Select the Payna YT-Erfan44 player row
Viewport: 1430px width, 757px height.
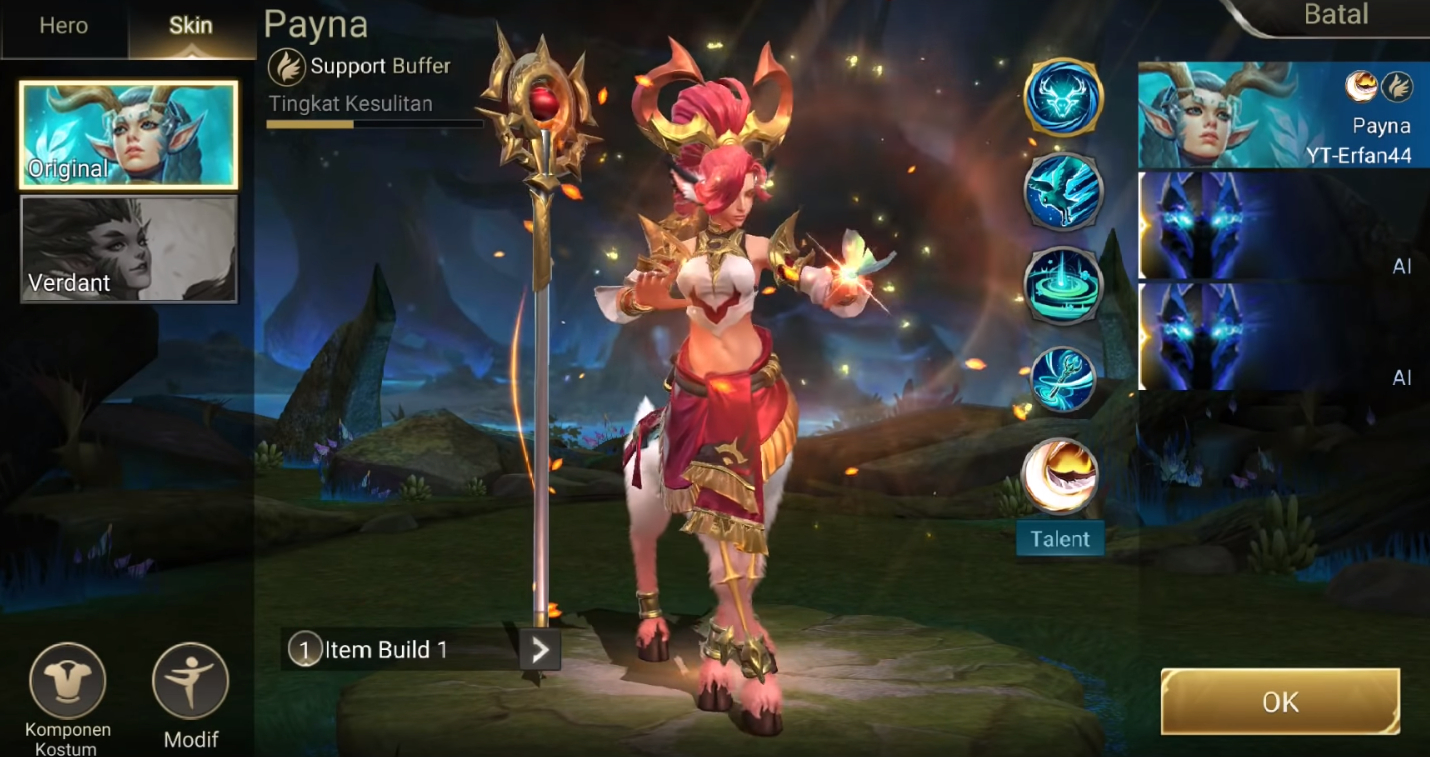[x=1284, y=115]
